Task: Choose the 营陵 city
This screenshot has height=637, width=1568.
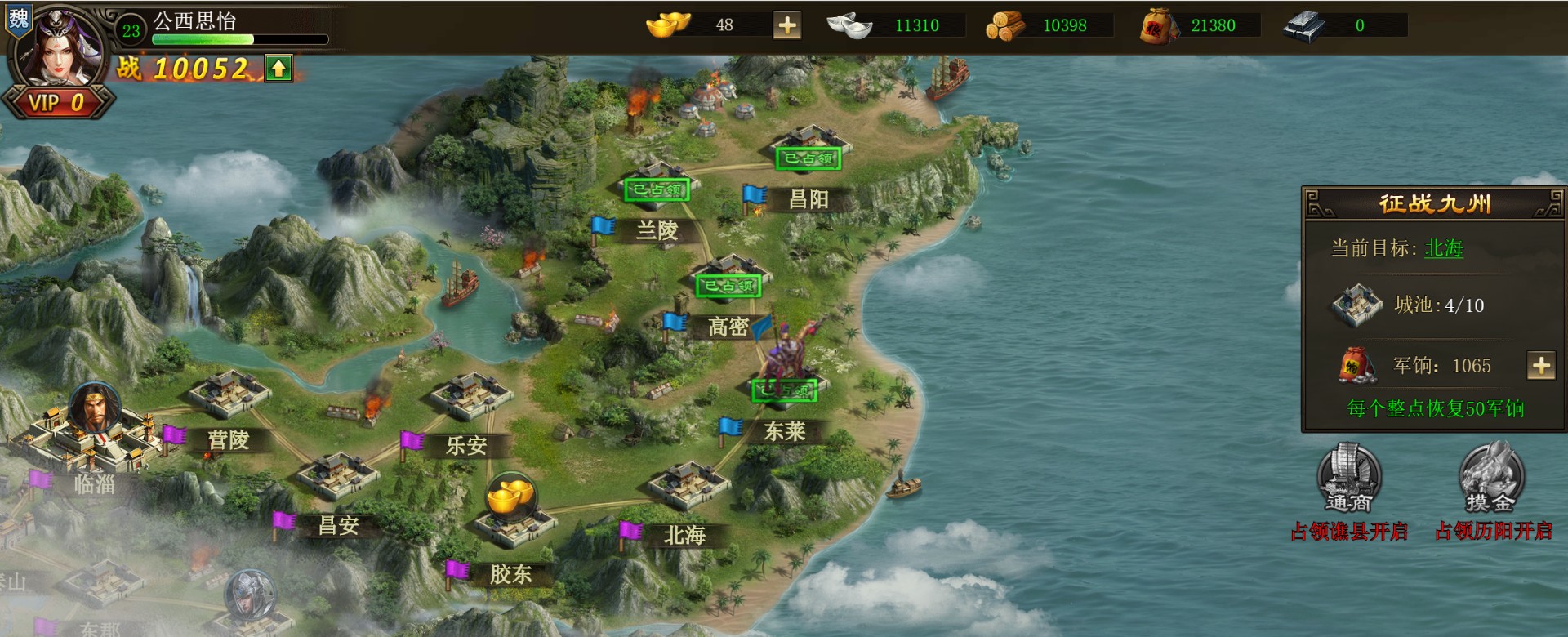Action: click(229, 394)
